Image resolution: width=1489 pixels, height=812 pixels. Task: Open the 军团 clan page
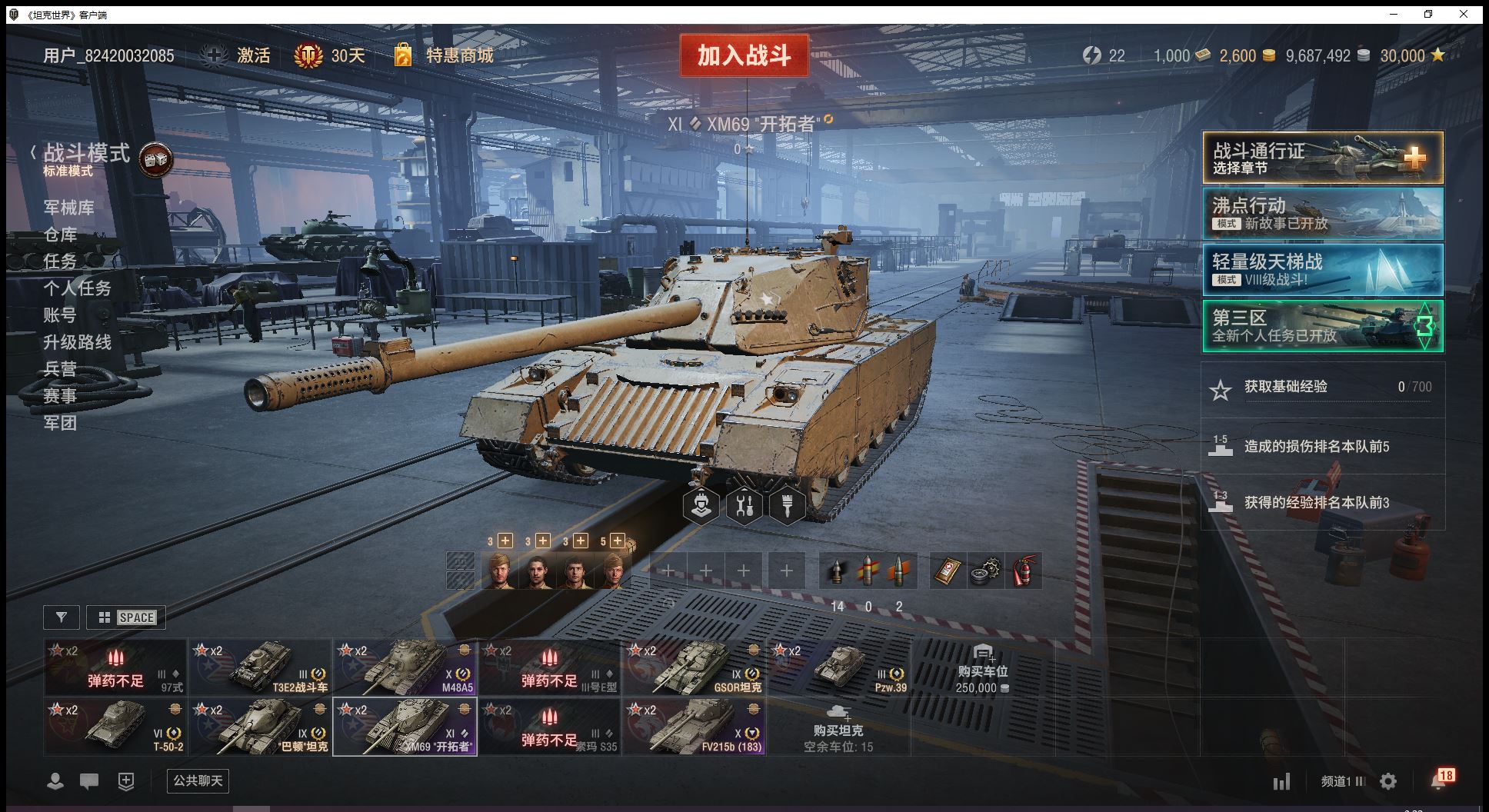[60, 423]
